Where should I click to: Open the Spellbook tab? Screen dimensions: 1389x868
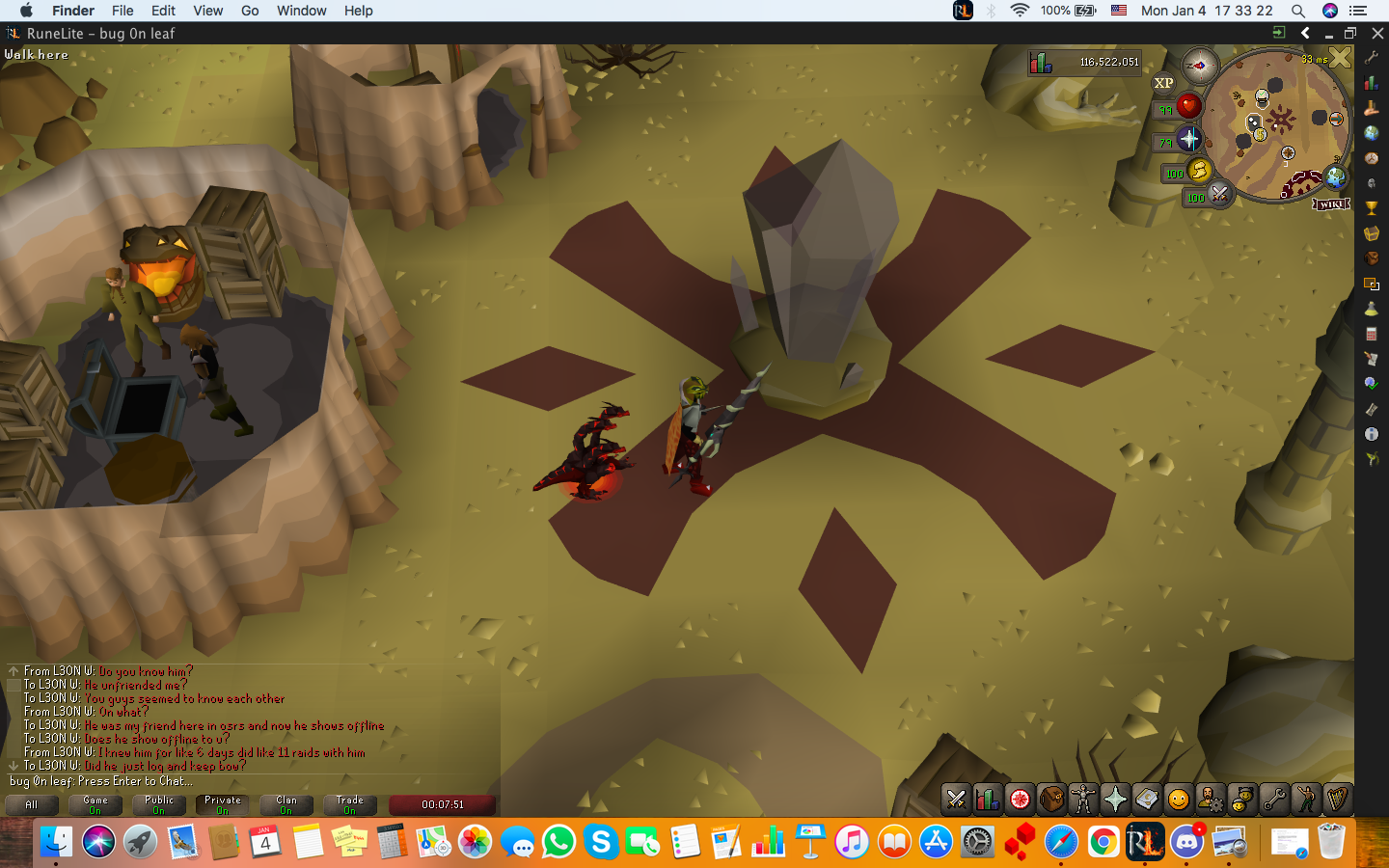pos(1147,800)
